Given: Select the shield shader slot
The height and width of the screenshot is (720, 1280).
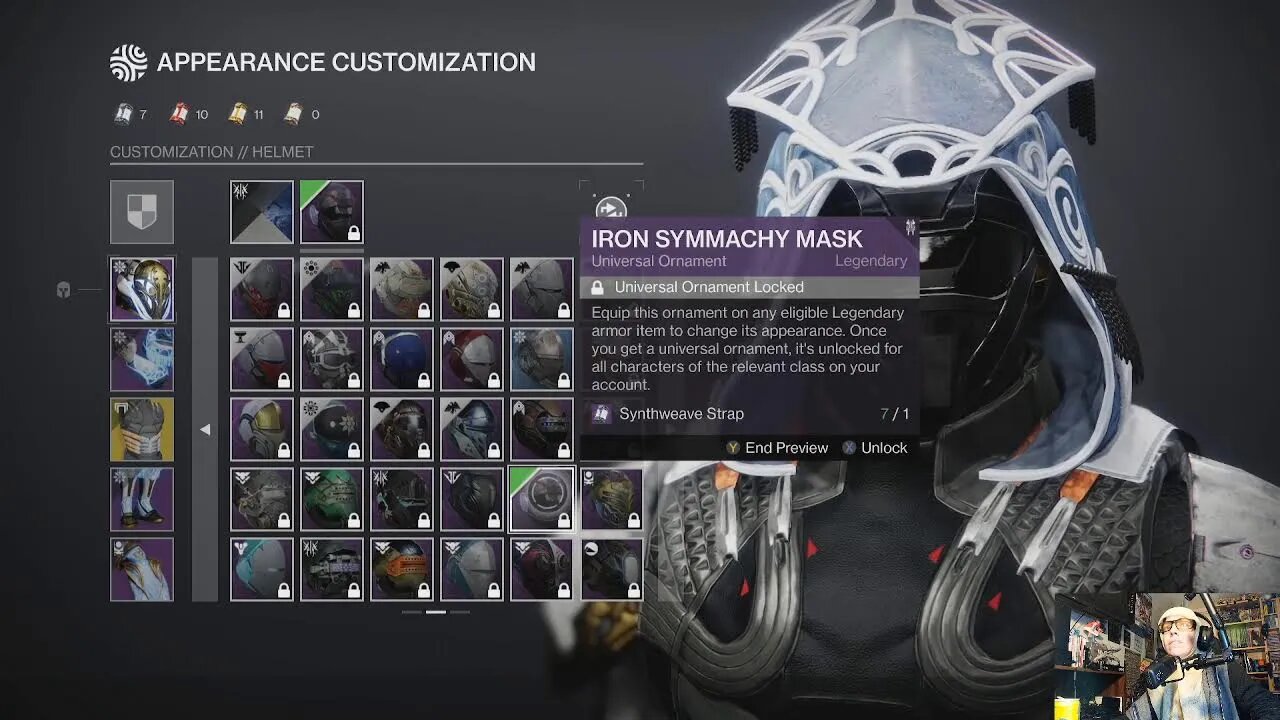Looking at the screenshot, I should tap(142, 212).
